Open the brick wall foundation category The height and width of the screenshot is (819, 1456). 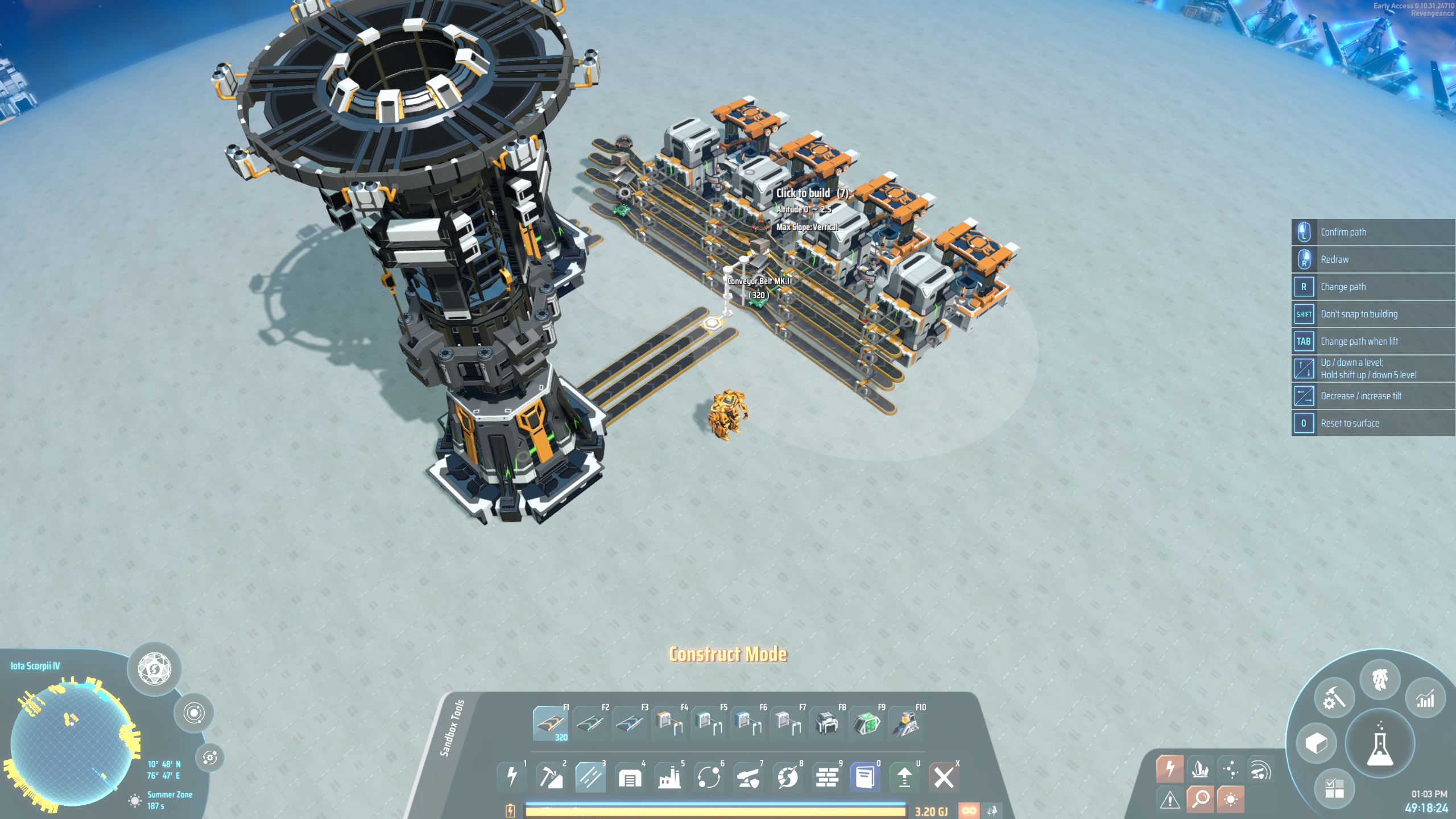pyautogui.click(x=827, y=777)
